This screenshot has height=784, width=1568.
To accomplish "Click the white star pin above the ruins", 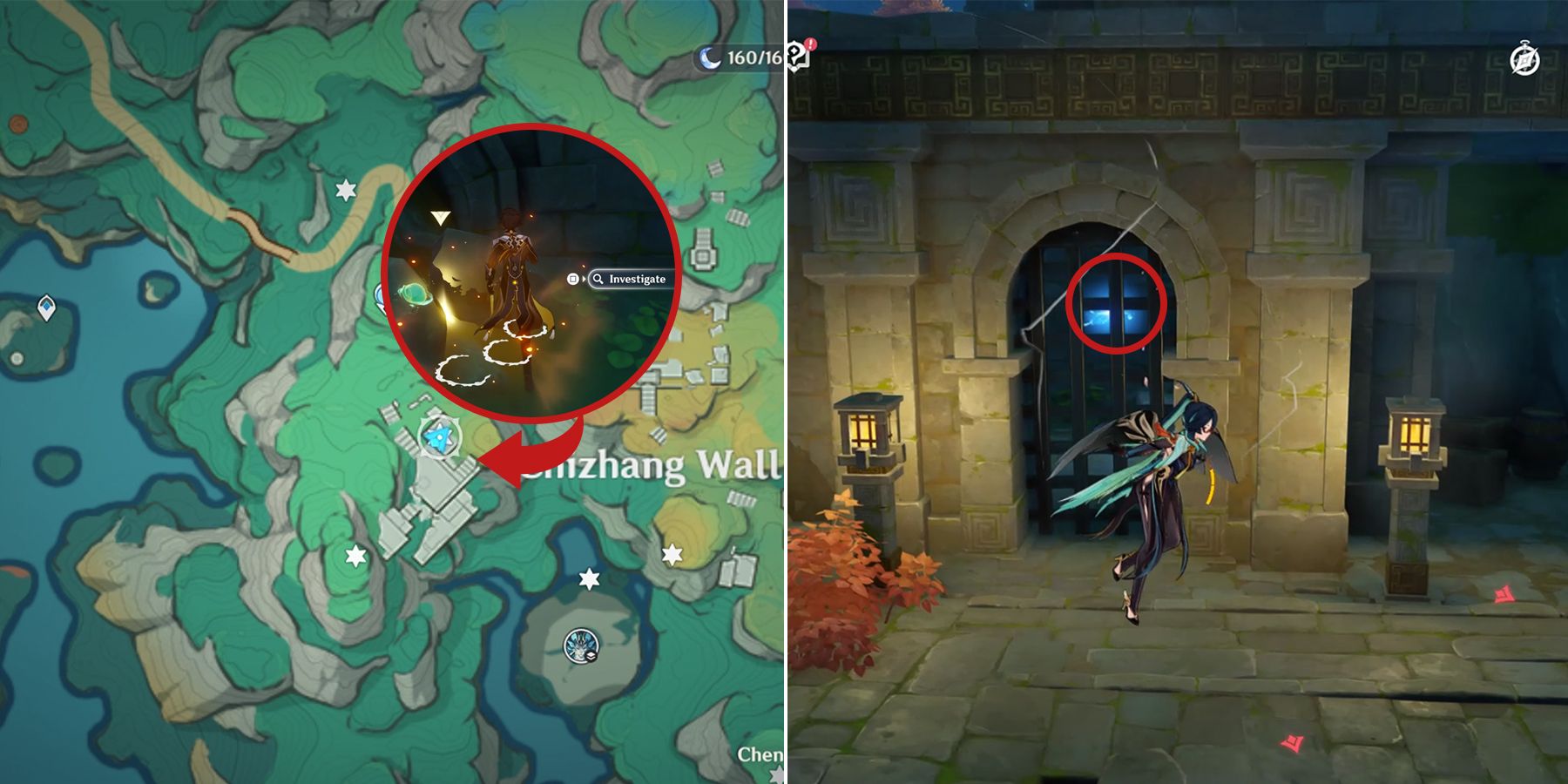I will pyautogui.click(x=346, y=188).
